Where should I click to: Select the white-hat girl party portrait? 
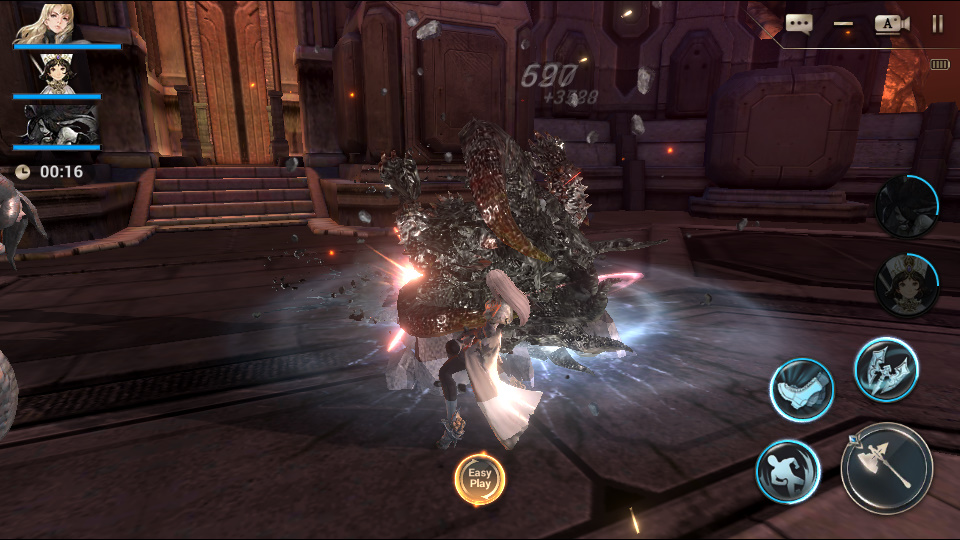pos(57,74)
